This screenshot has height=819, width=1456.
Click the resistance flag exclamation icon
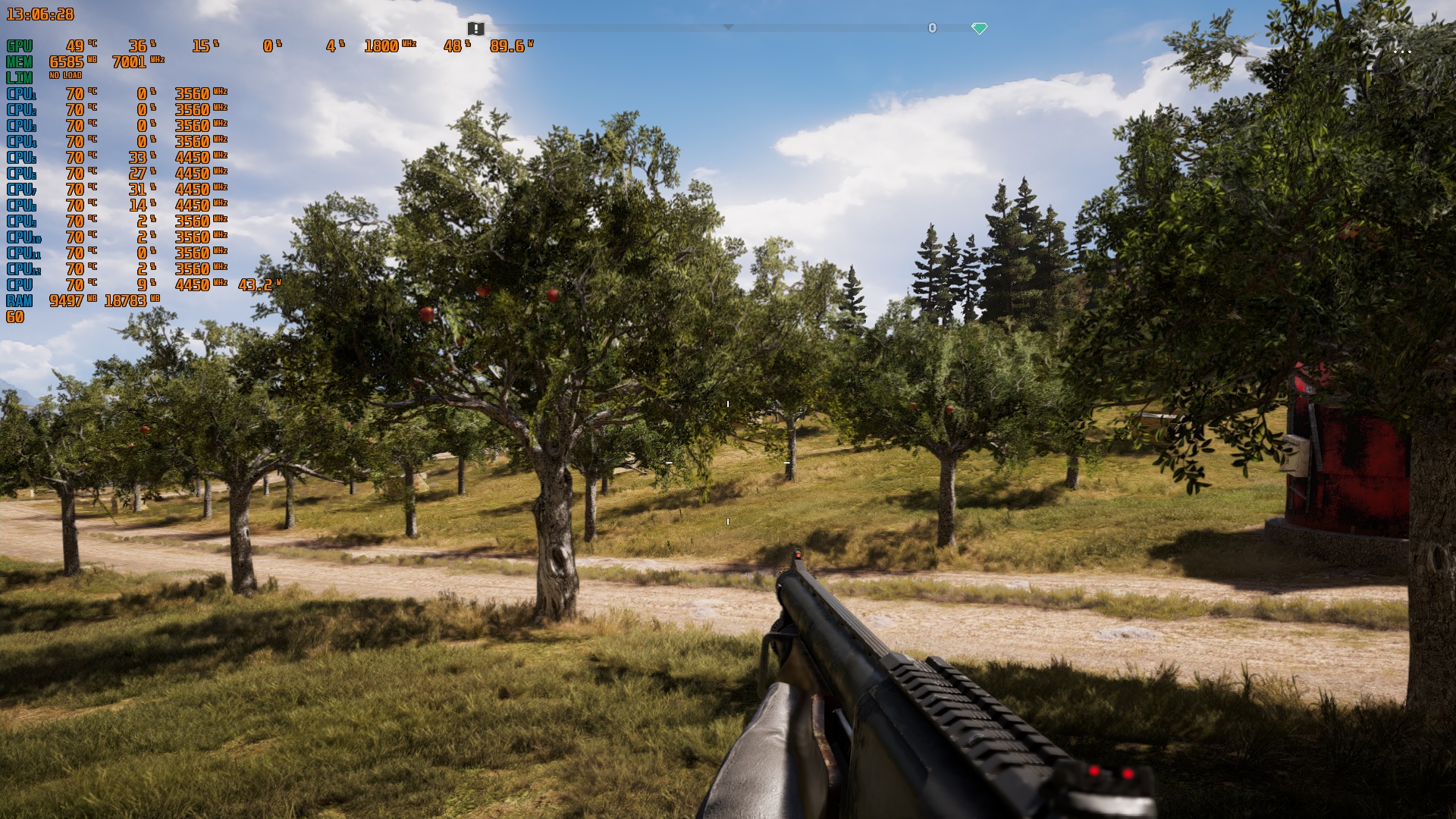[x=475, y=28]
